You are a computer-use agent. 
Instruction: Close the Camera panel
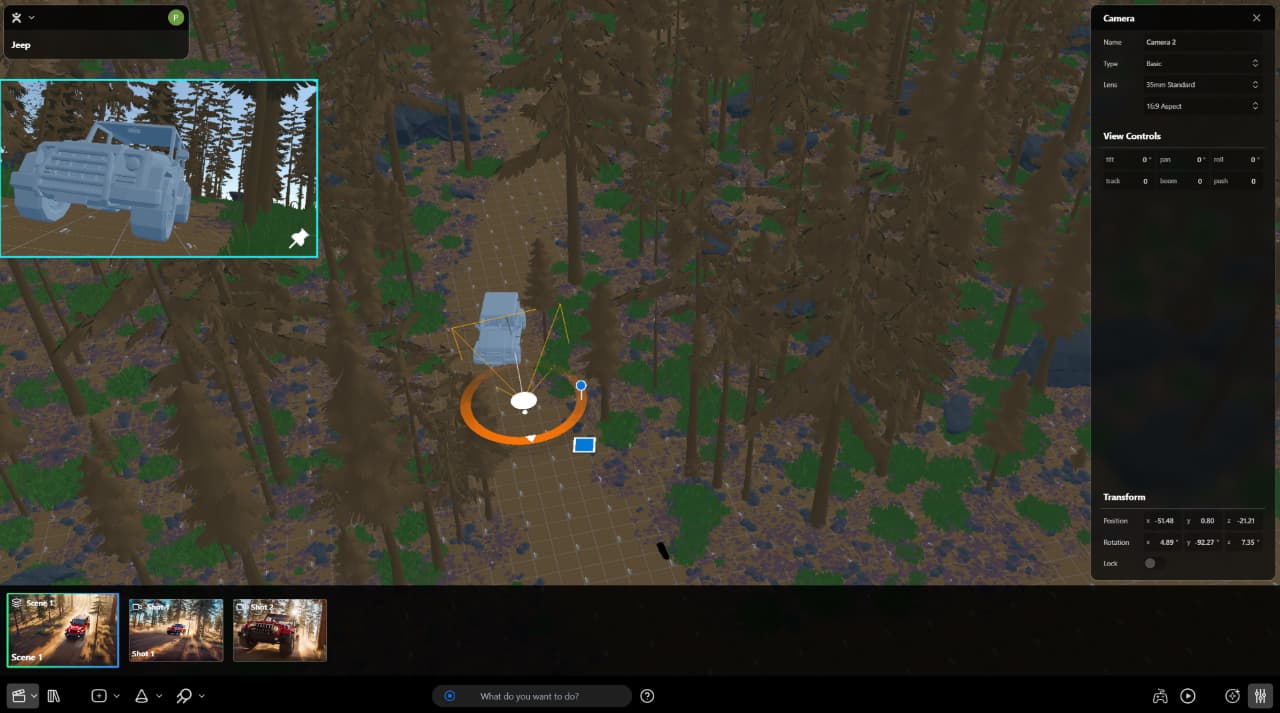1256,18
